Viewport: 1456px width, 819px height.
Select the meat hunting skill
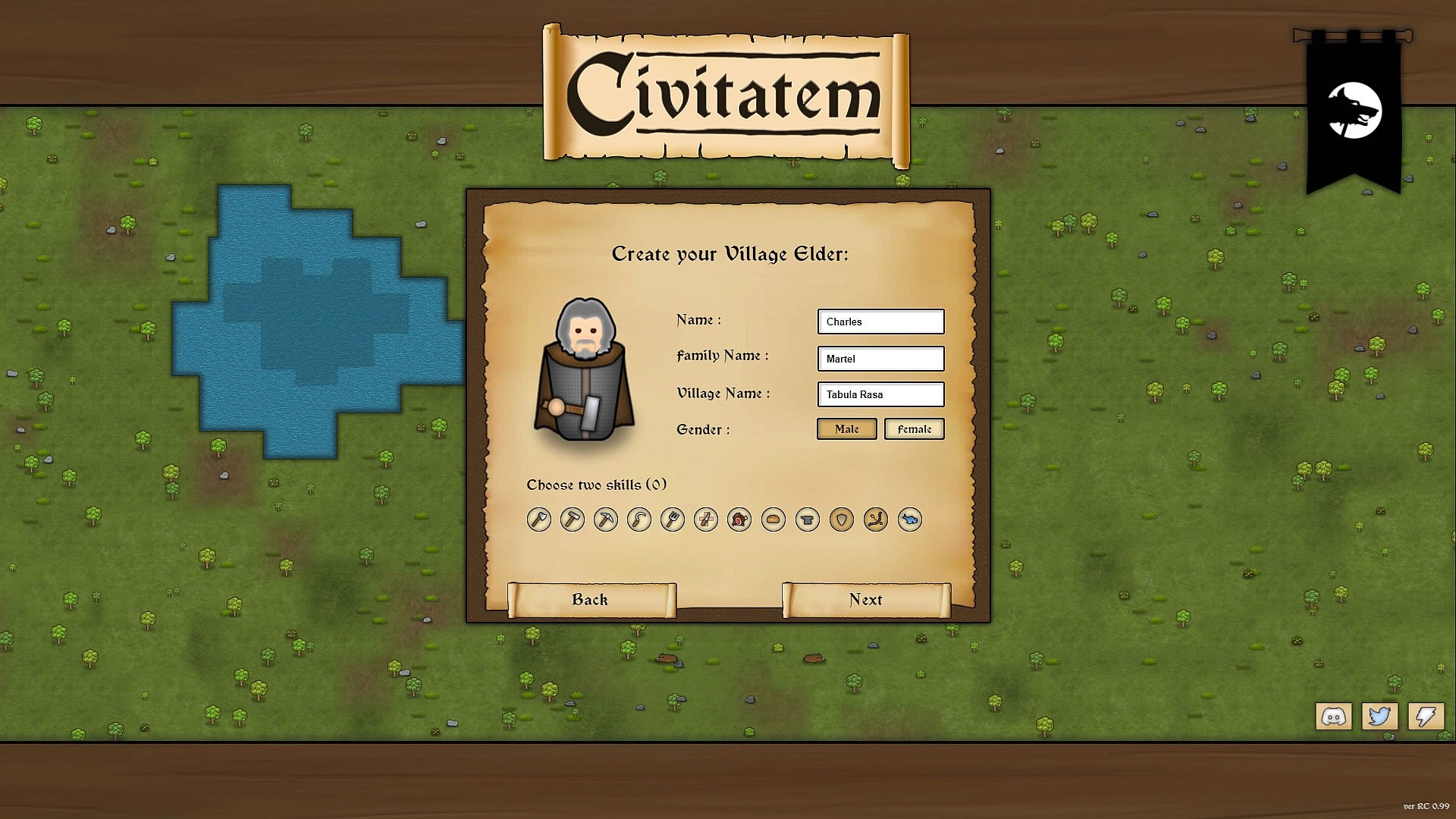(739, 519)
